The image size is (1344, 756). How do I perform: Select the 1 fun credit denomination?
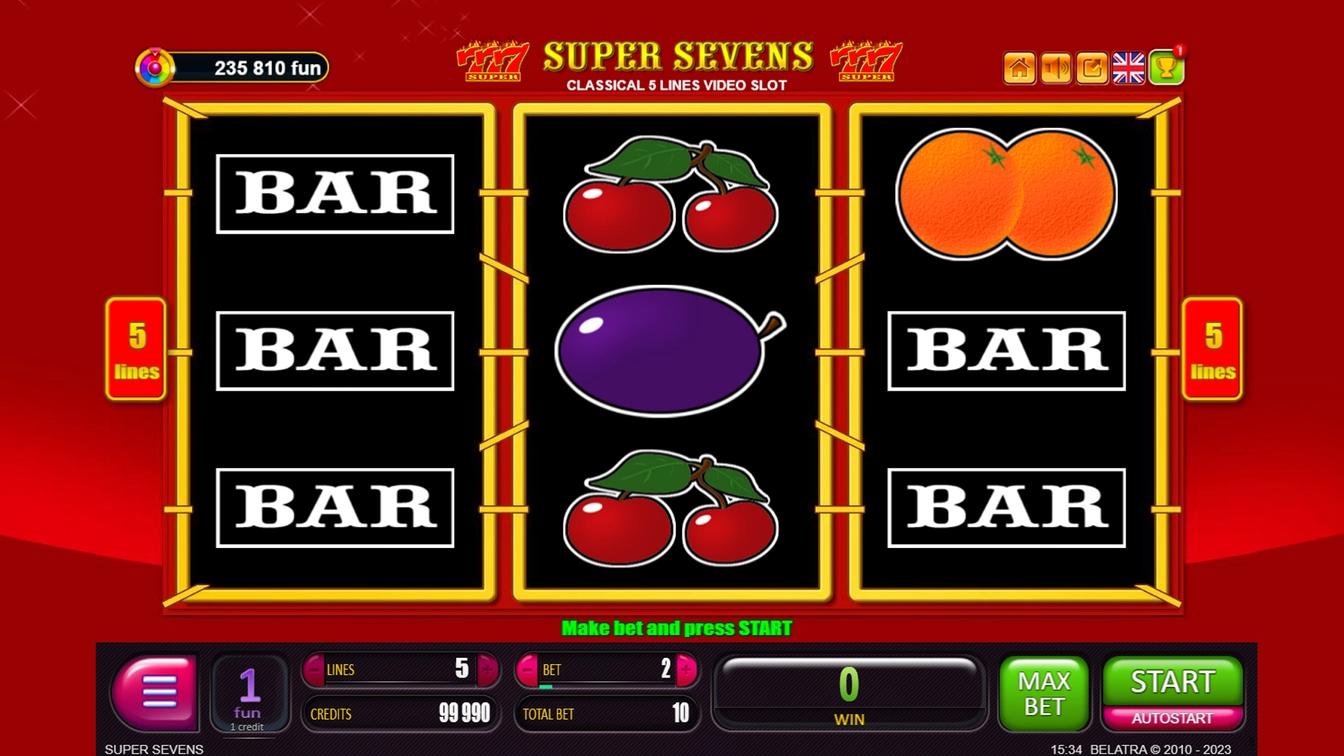249,691
